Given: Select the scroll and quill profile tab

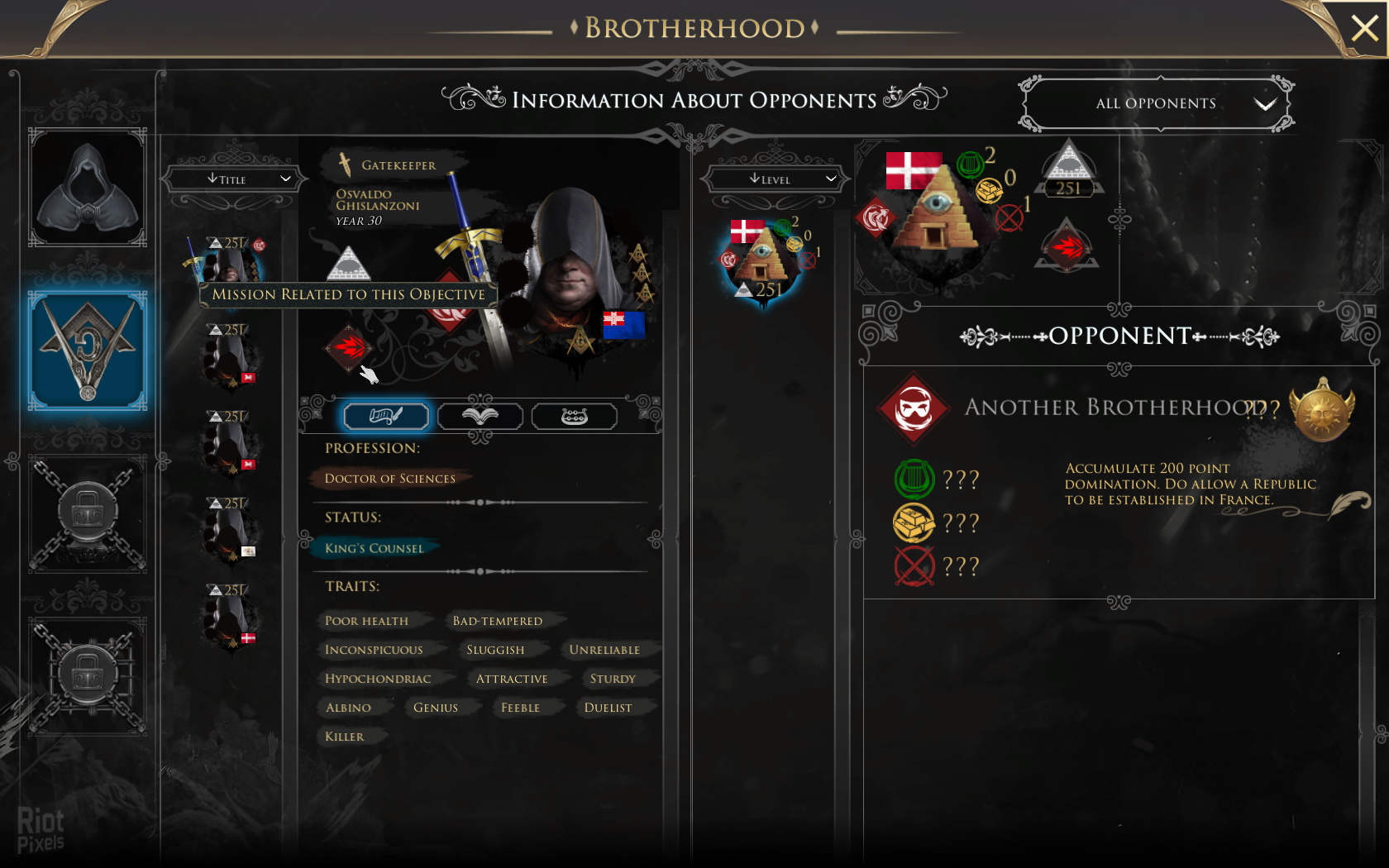Looking at the screenshot, I should (x=386, y=416).
